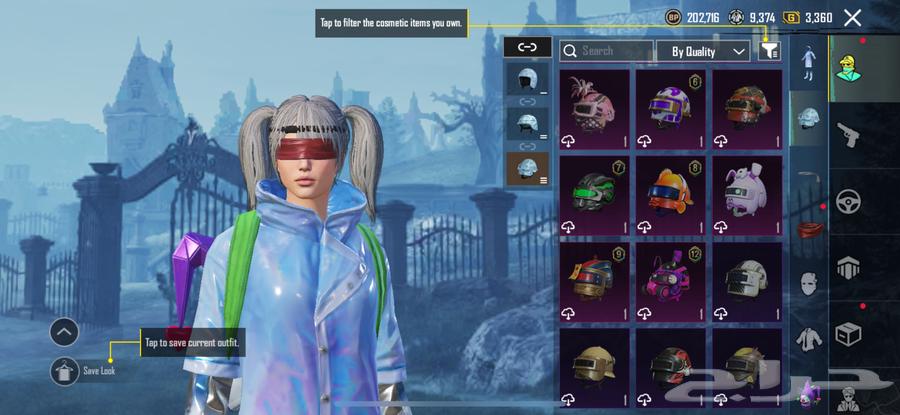
Task: Switch to the jacket clothing subcategory
Action: [808, 340]
